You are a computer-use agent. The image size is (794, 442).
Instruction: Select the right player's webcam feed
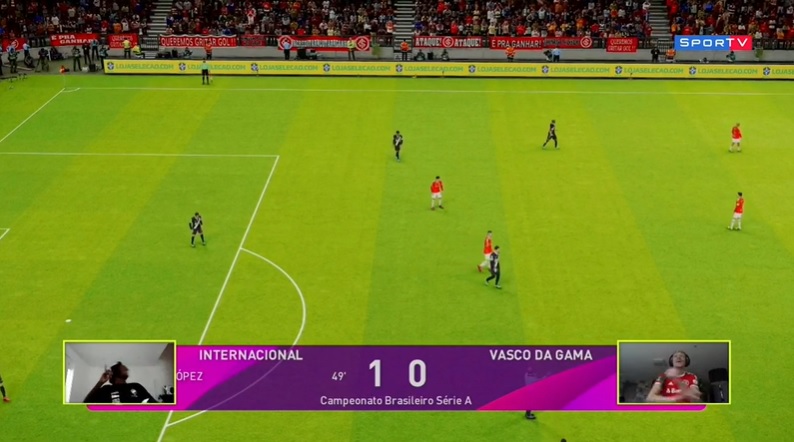click(x=673, y=372)
